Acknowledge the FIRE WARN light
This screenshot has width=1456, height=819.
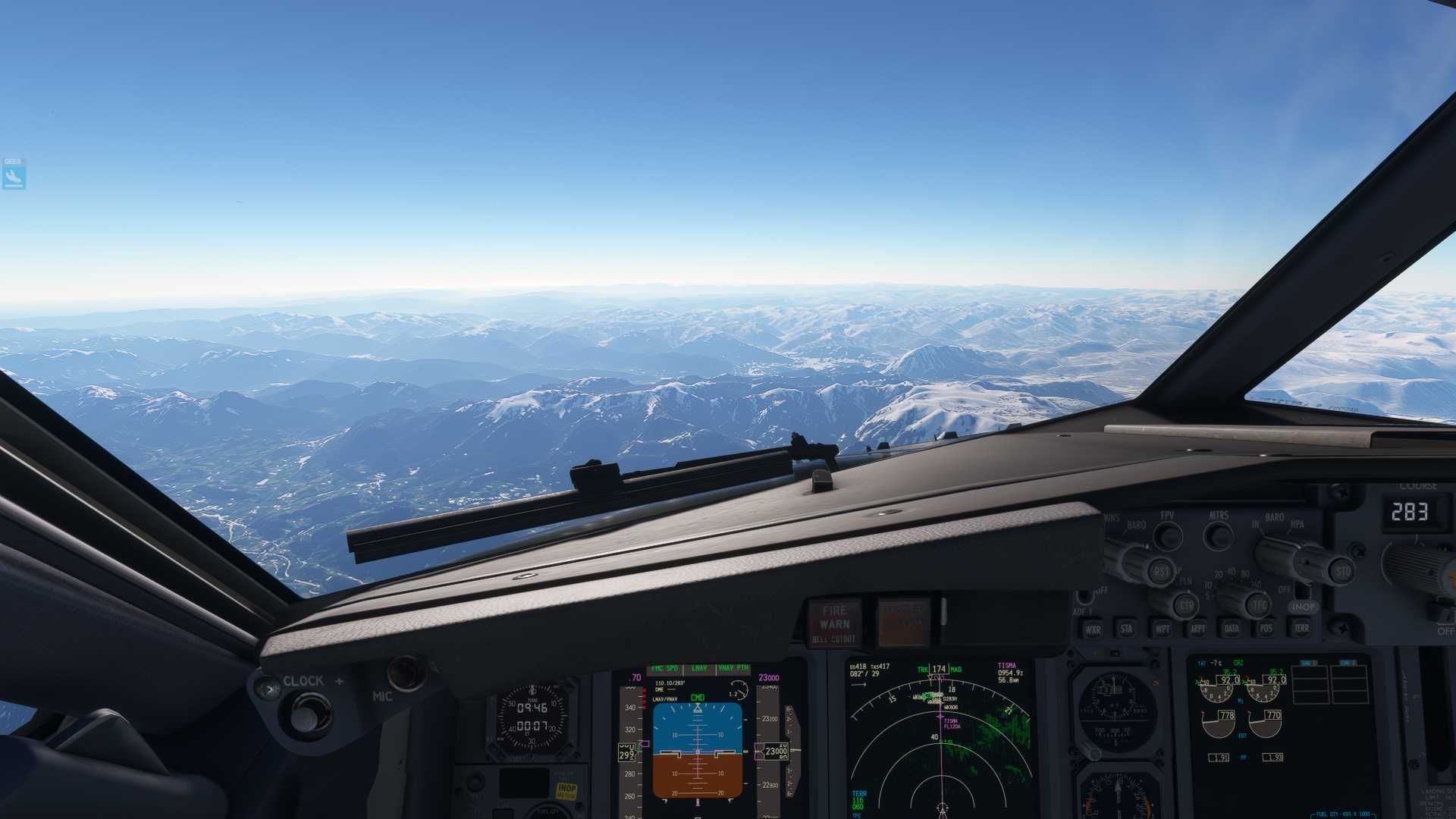pos(834,623)
